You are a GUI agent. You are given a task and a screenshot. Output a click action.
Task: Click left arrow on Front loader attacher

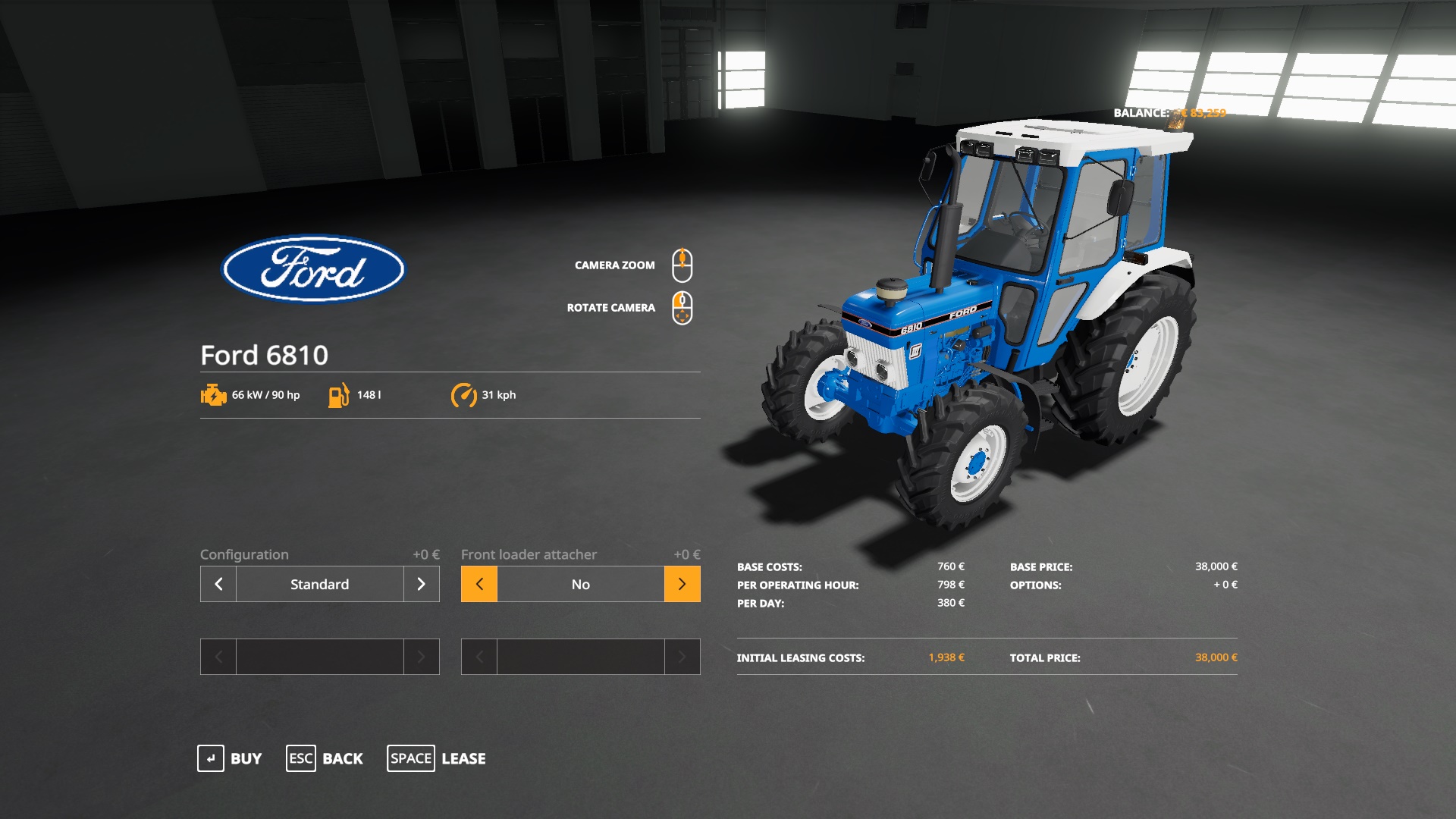(x=479, y=584)
